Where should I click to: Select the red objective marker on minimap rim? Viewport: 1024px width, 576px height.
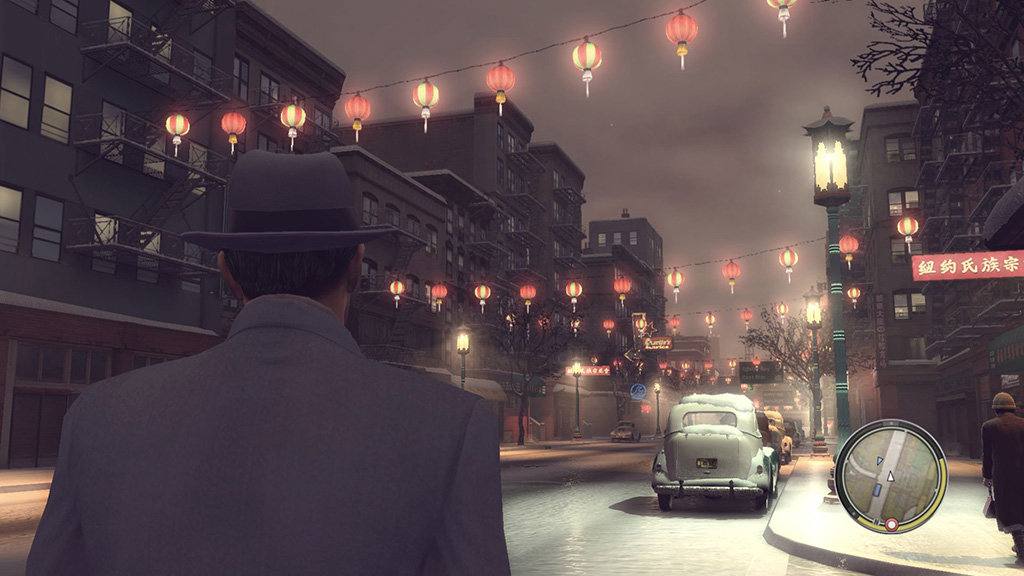[x=891, y=524]
